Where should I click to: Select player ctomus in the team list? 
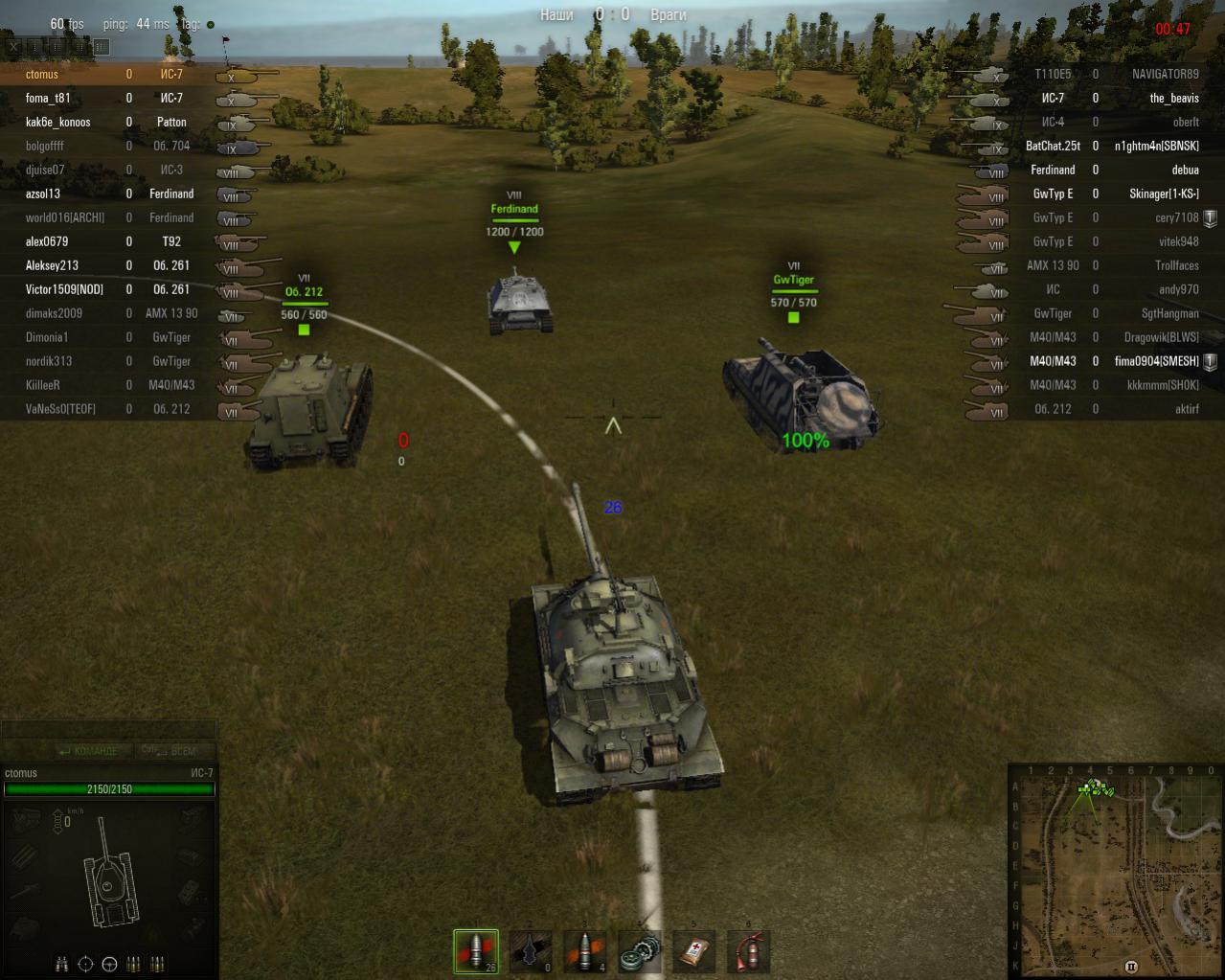coord(42,74)
